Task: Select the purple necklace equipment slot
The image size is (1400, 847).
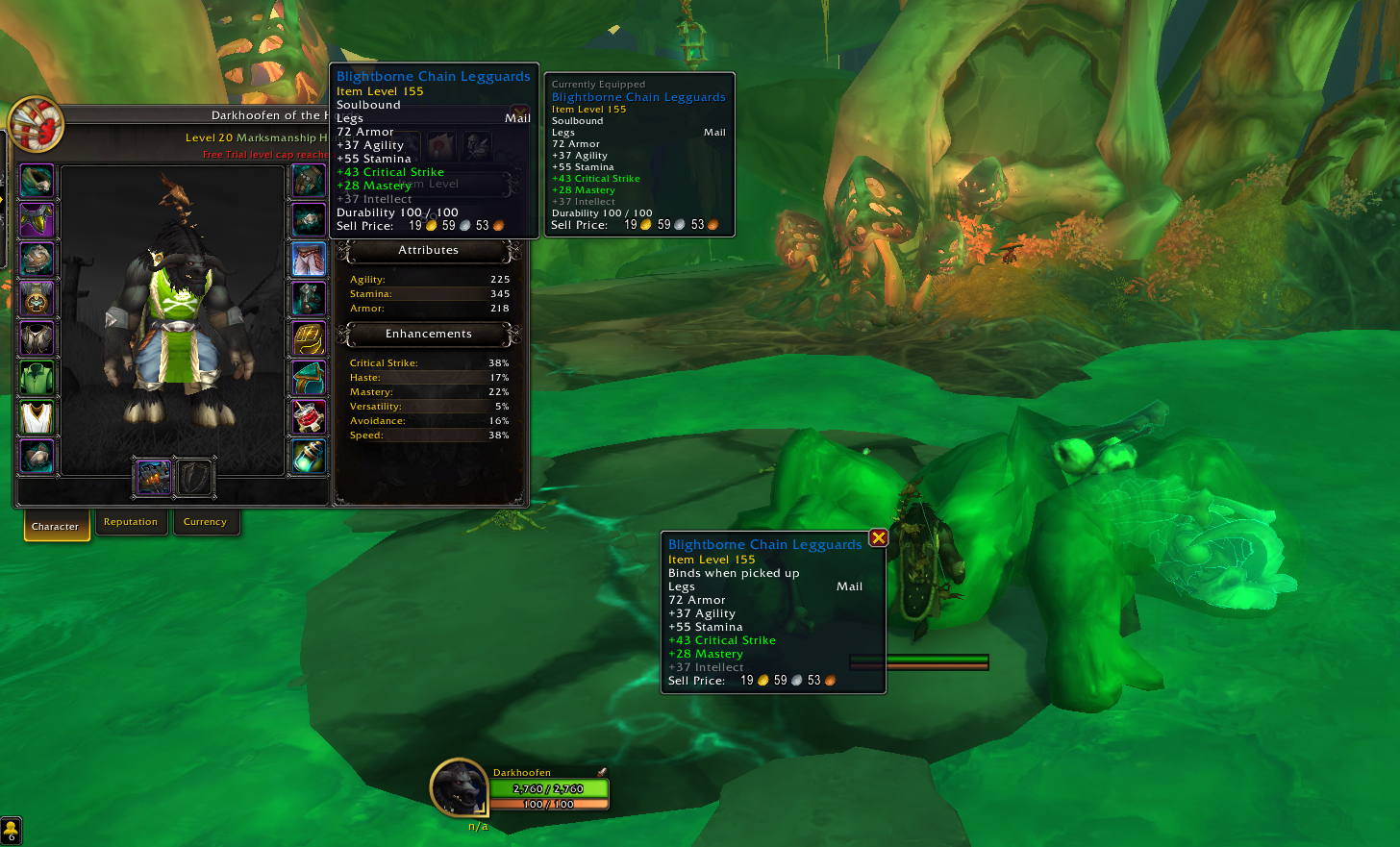Action: point(37,220)
